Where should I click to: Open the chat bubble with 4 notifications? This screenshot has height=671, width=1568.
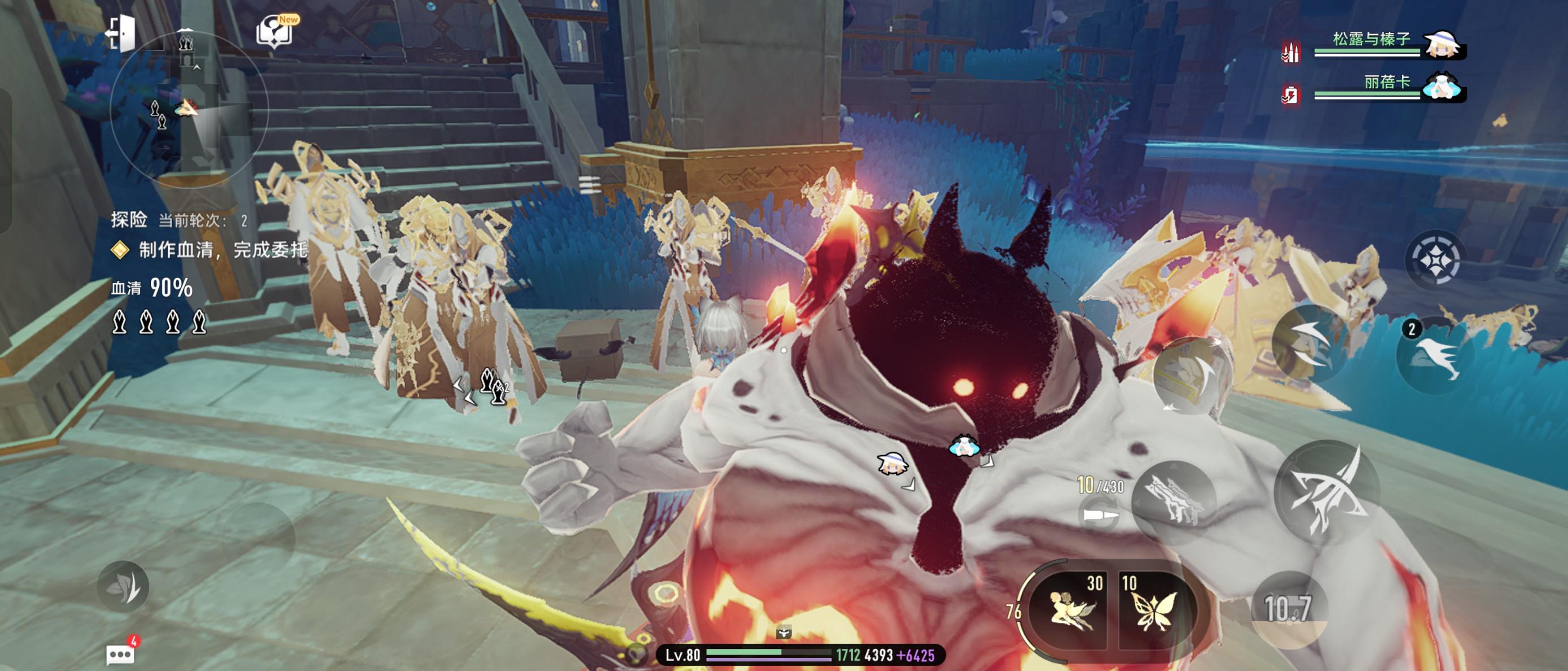click(x=120, y=654)
